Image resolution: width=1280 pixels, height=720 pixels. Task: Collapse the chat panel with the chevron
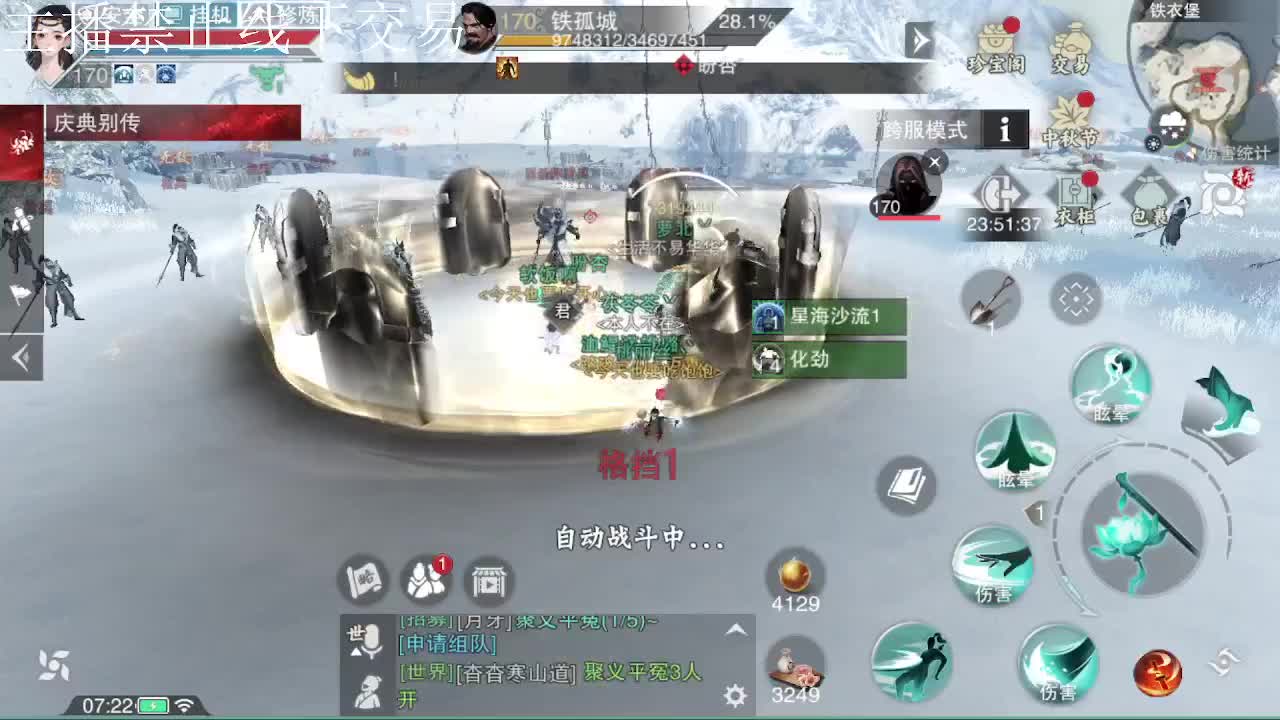tap(737, 630)
